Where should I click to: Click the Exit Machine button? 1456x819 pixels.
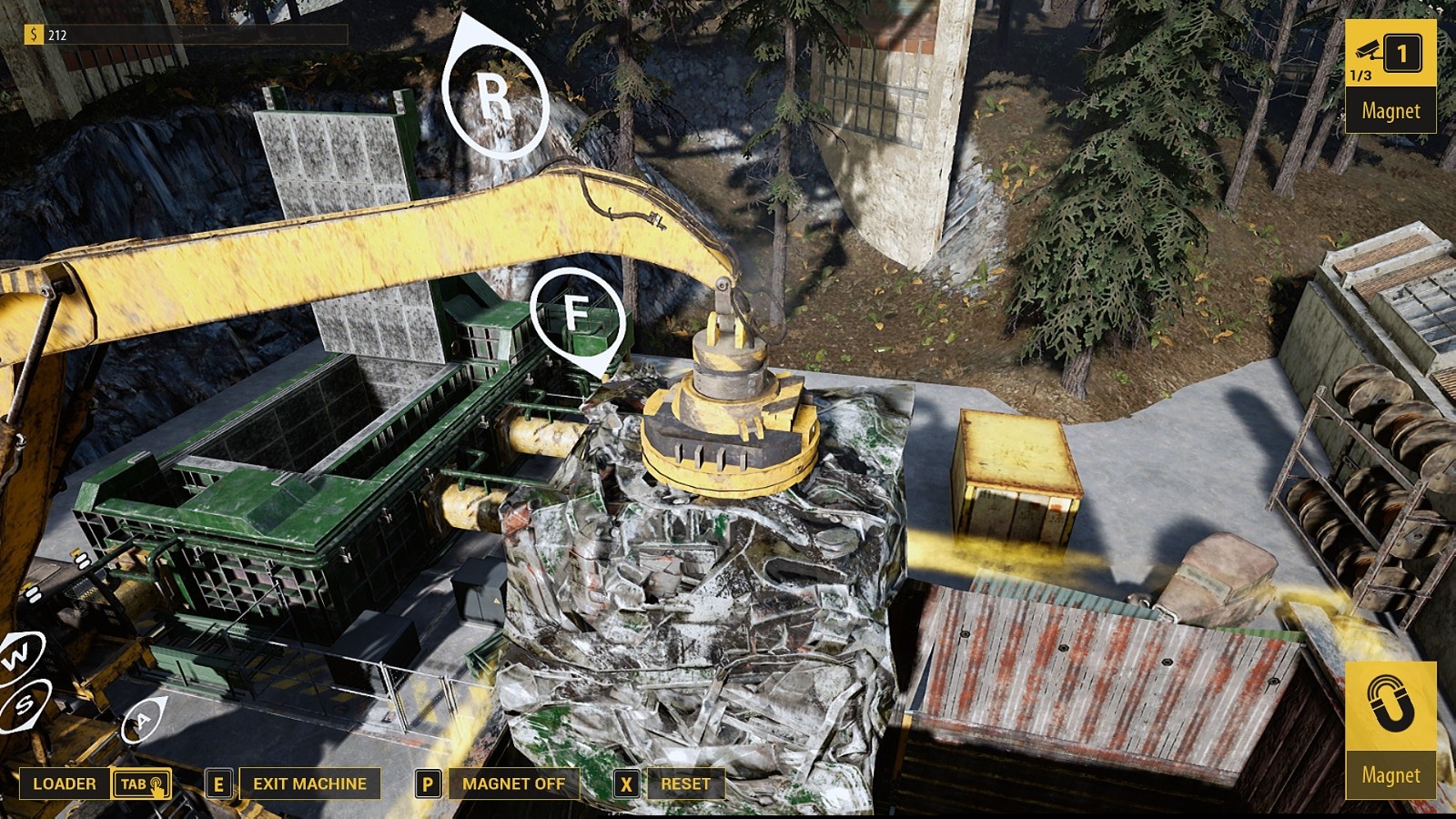point(309,784)
